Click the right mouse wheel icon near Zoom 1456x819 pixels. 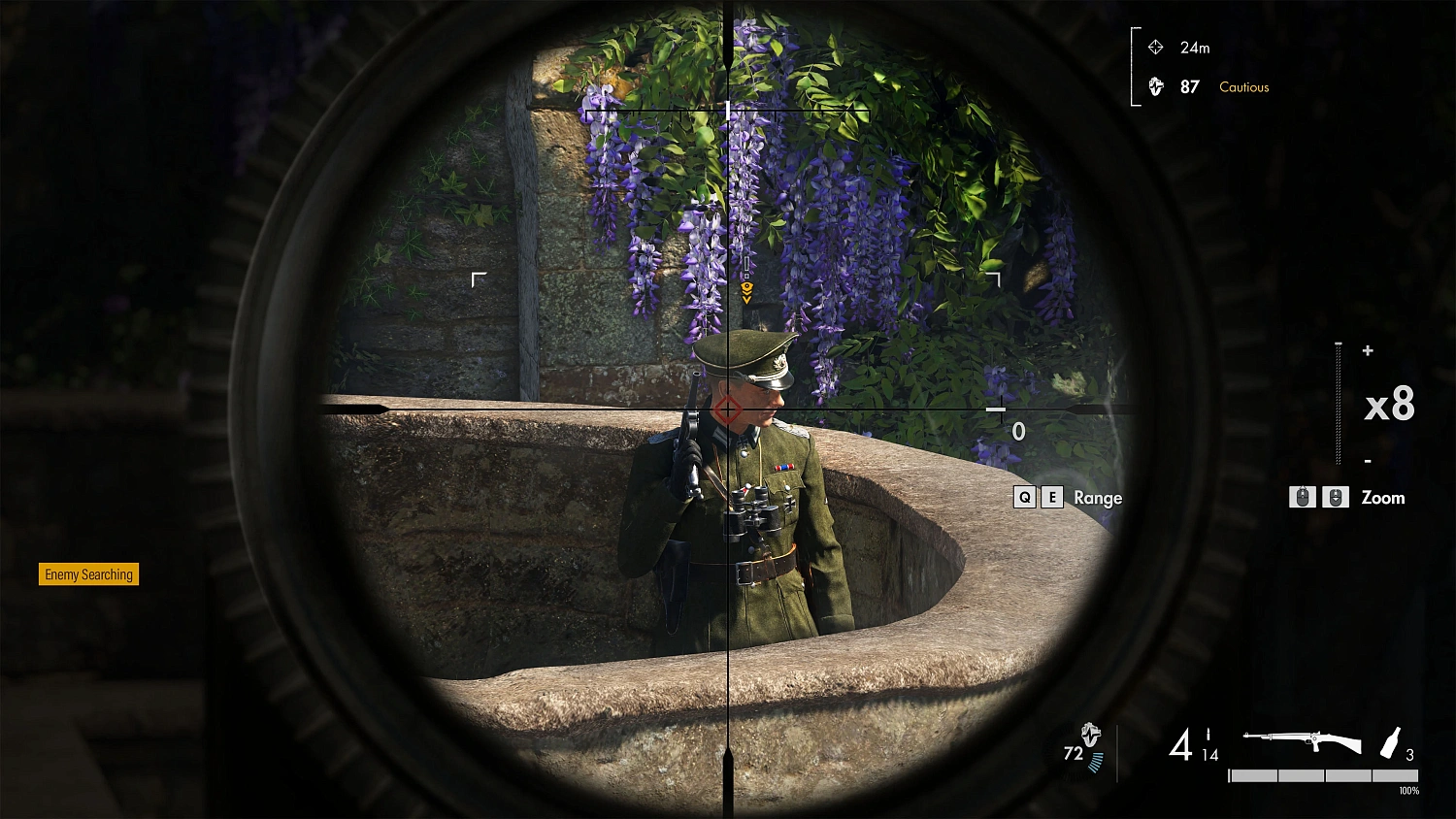click(x=1337, y=497)
